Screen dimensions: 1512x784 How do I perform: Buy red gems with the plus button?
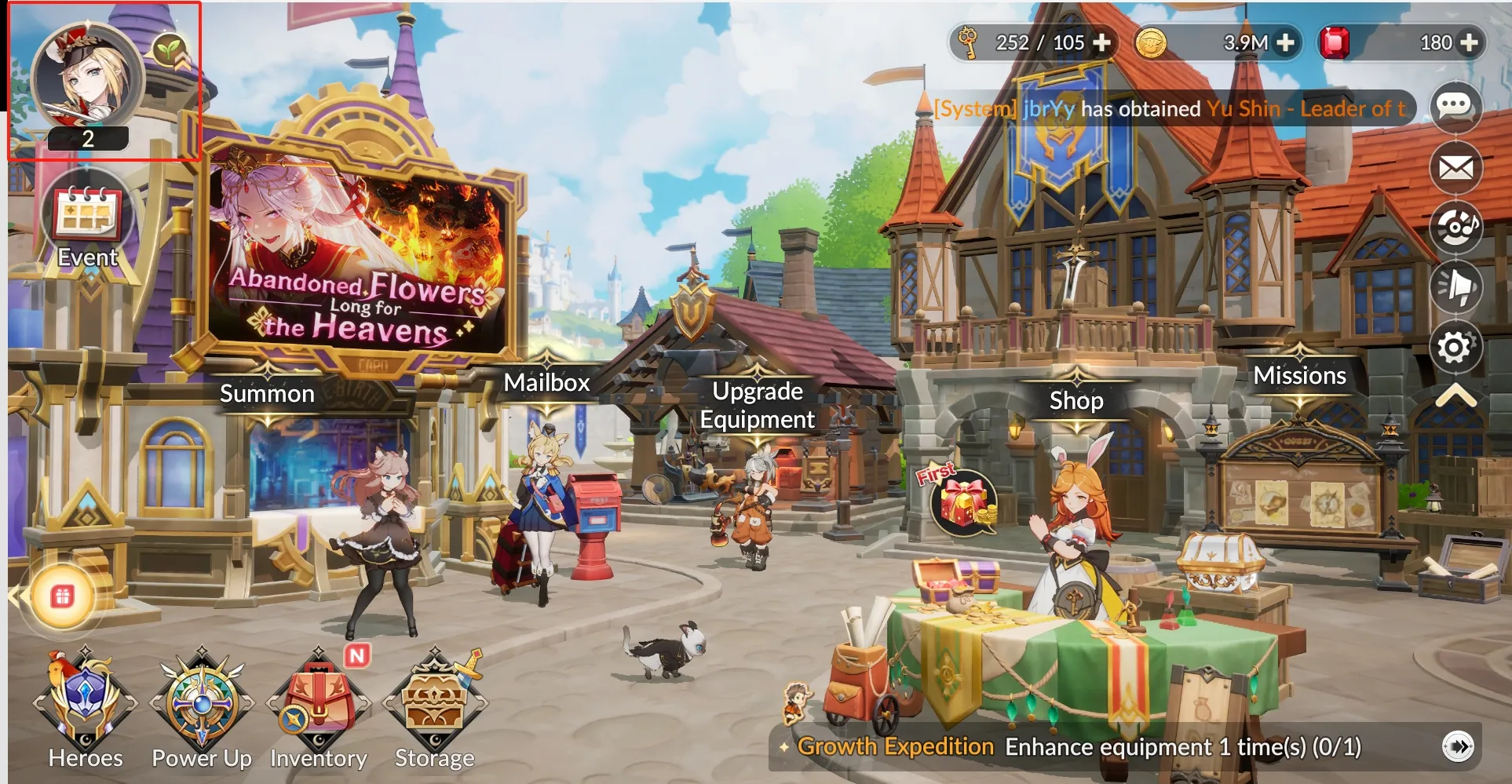point(1470,42)
